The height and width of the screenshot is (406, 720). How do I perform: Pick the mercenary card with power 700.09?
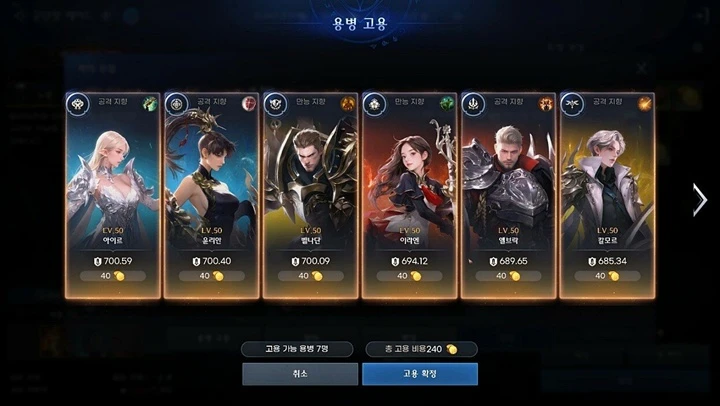[310, 190]
